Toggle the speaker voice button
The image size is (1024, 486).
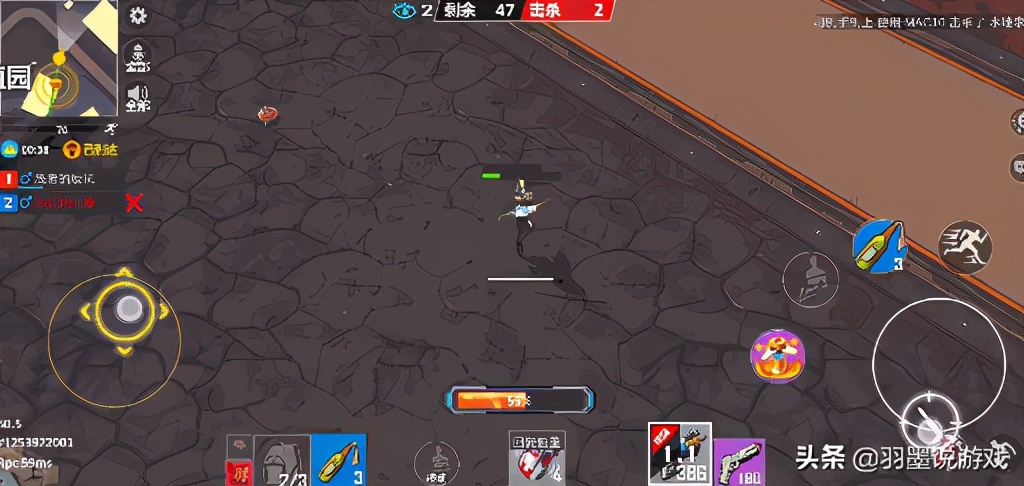coord(137,97)
